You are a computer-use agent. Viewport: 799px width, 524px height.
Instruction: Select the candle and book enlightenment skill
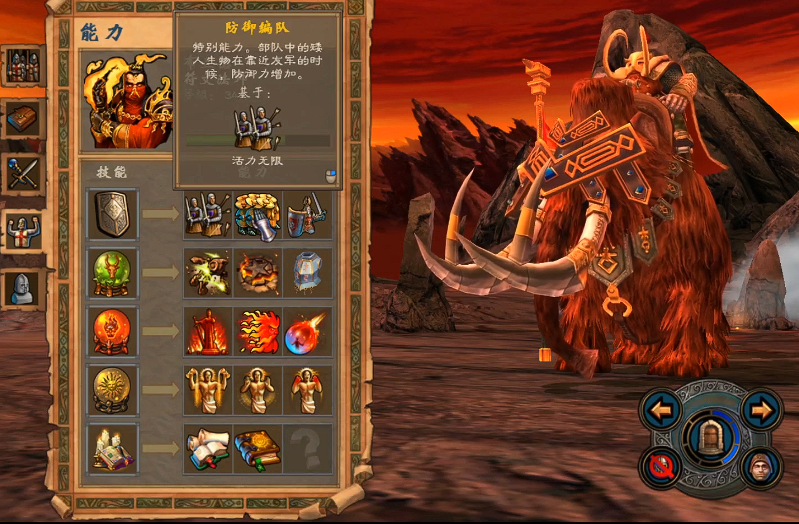112,448
